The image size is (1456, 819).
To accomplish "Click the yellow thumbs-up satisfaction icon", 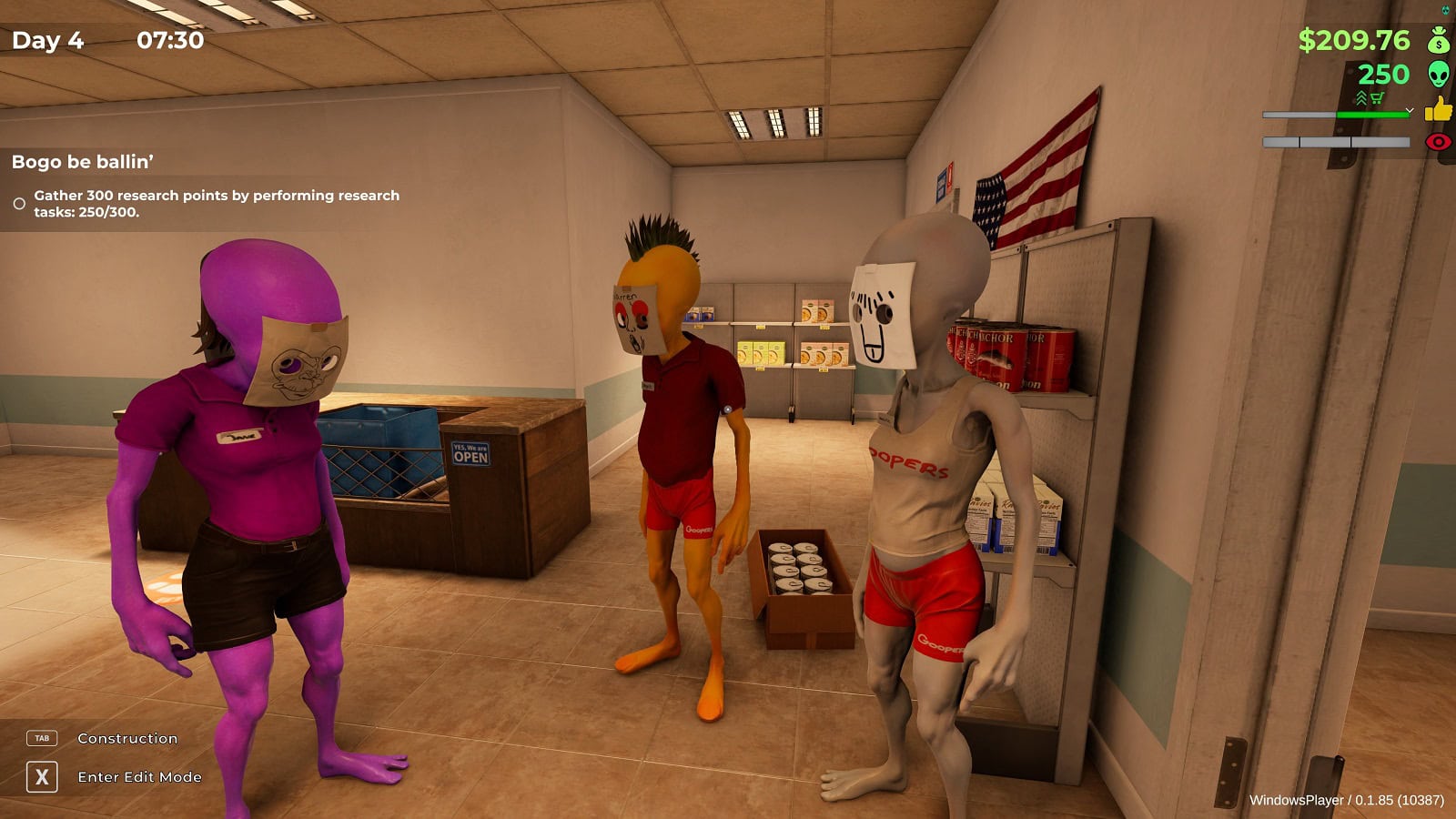I will 1439,109.
